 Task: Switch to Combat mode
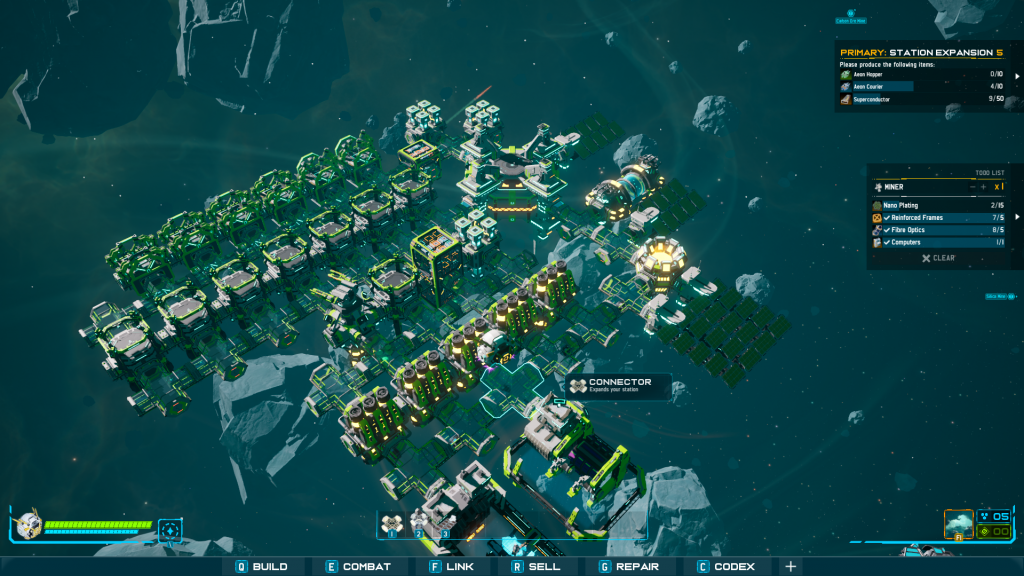pos(358,567)
